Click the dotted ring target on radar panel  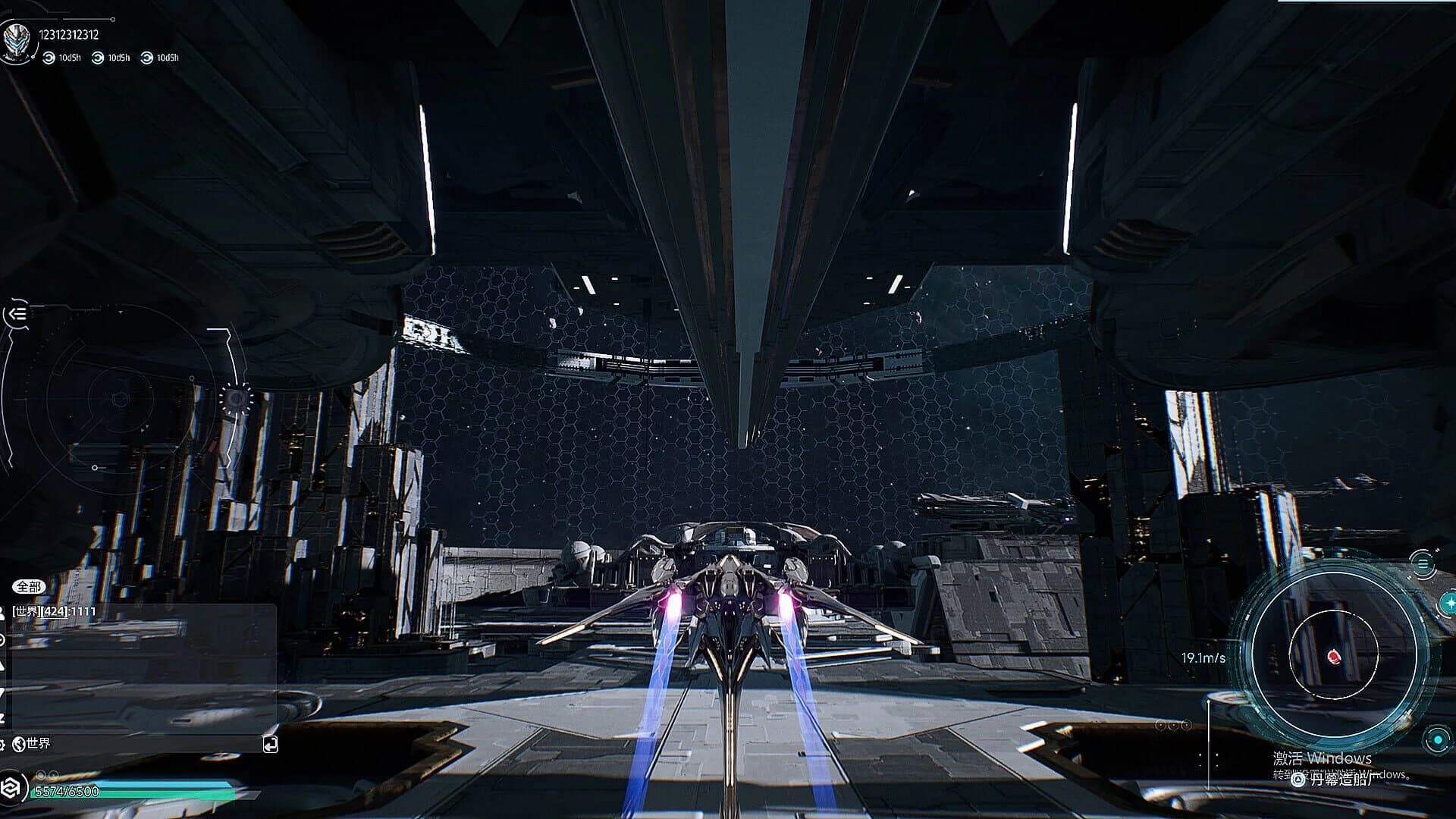235,397
